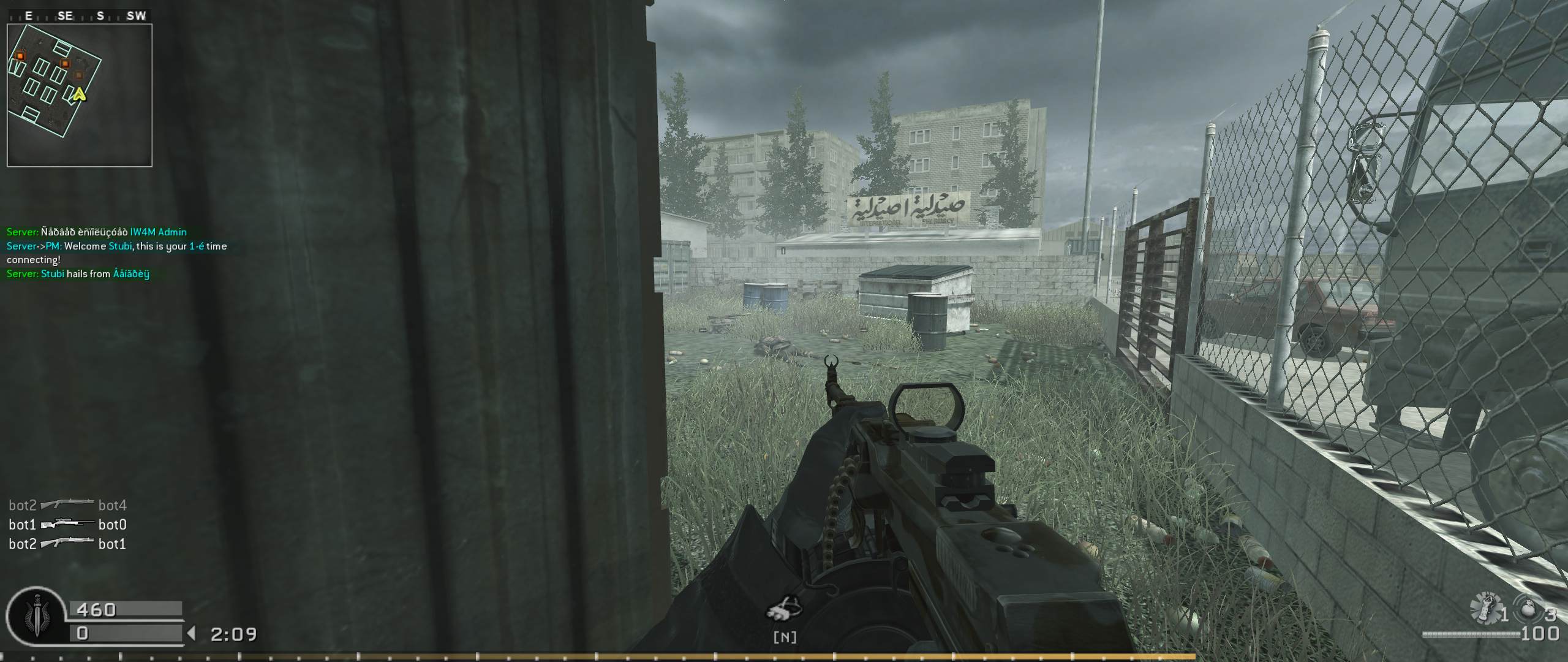Click the IW4M Admin link in chat
Image resolution: width=1568 pixels, height=662 pixels.
point(158,232)
